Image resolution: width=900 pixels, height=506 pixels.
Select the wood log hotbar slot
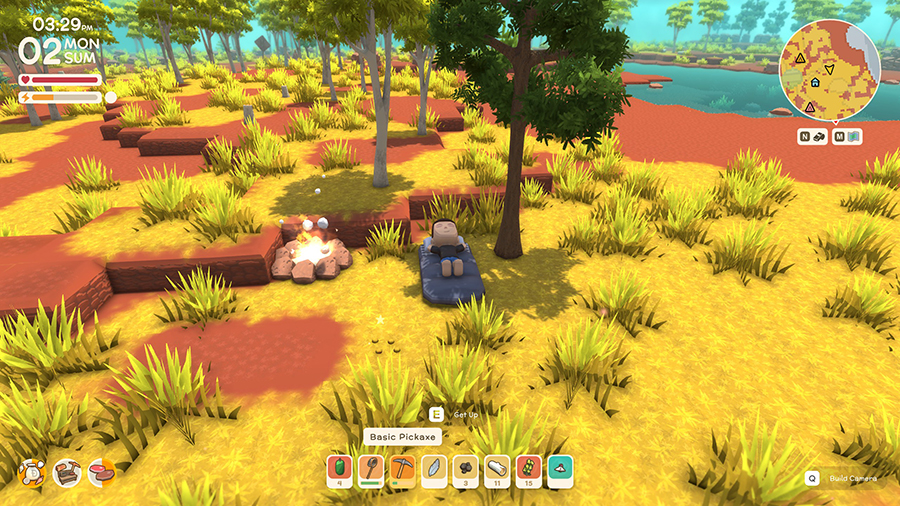(x=497, y=470)
